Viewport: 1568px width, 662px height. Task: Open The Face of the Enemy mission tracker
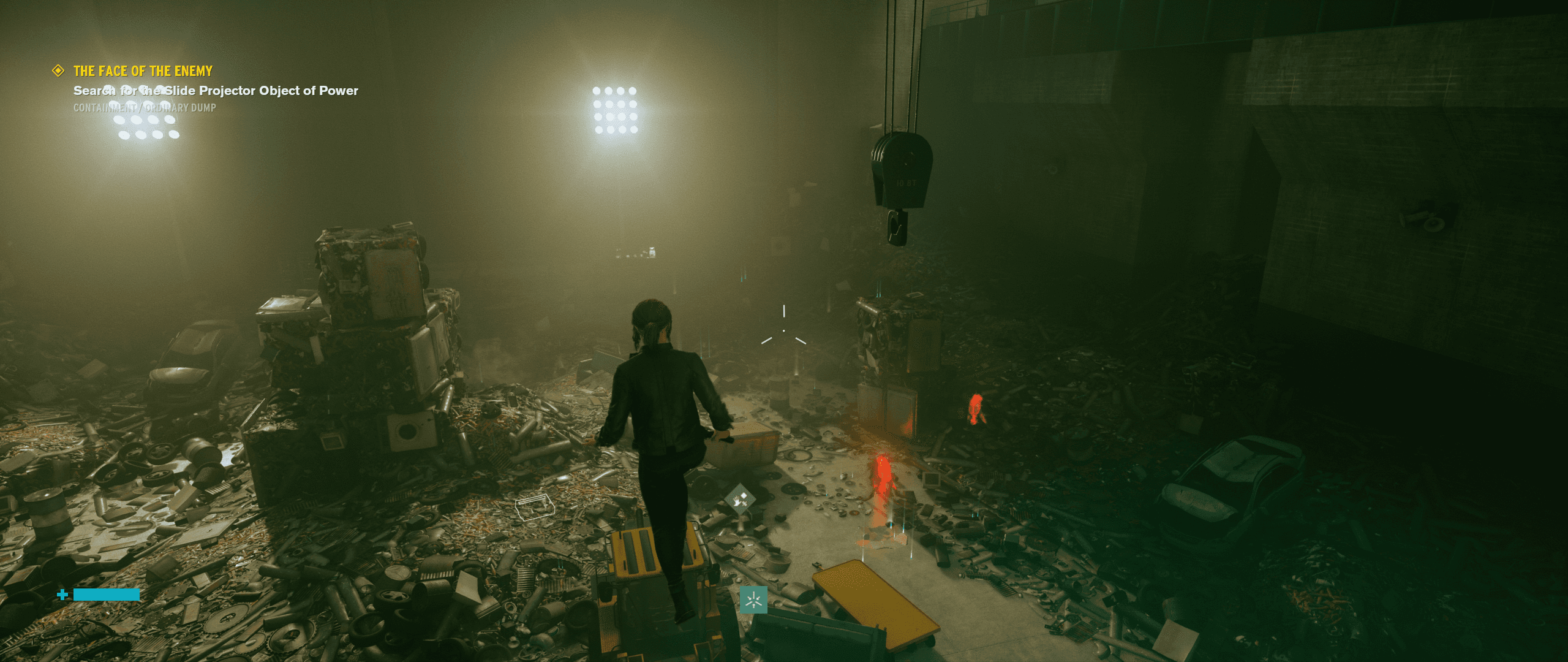(143, 71)
